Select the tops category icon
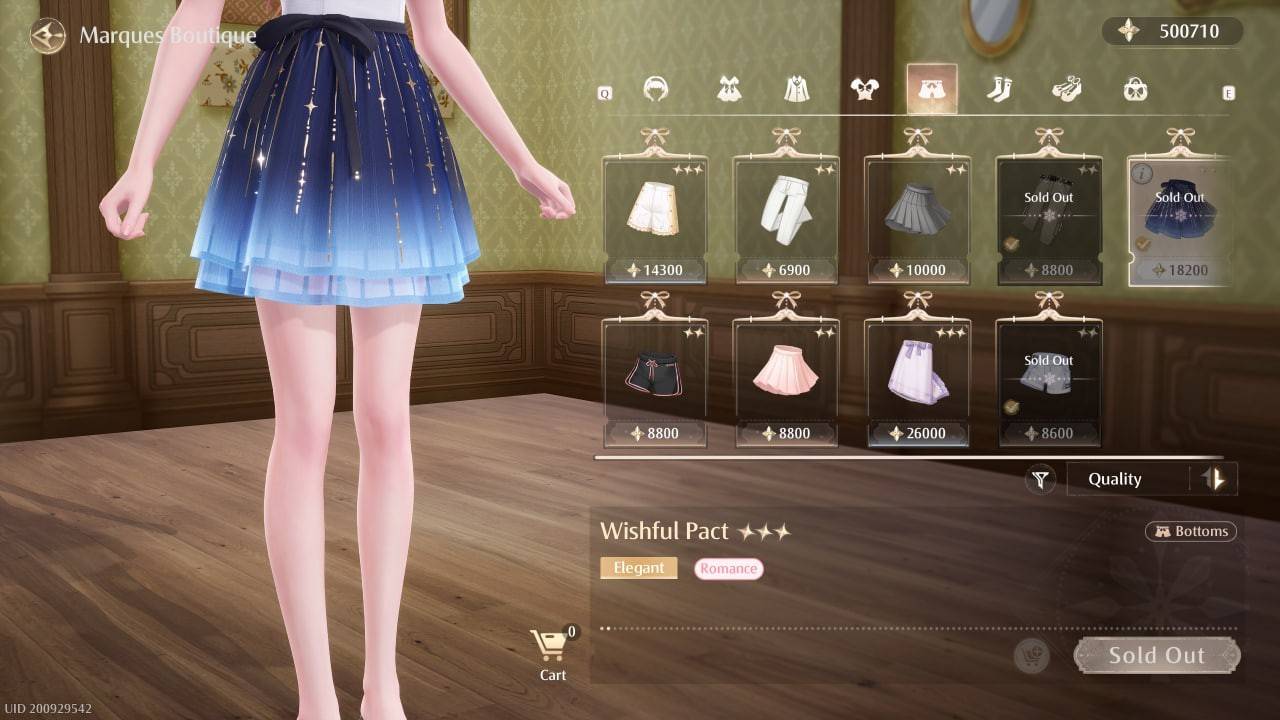This screenshot has width=1280, height=720. (x=866, y=88)
